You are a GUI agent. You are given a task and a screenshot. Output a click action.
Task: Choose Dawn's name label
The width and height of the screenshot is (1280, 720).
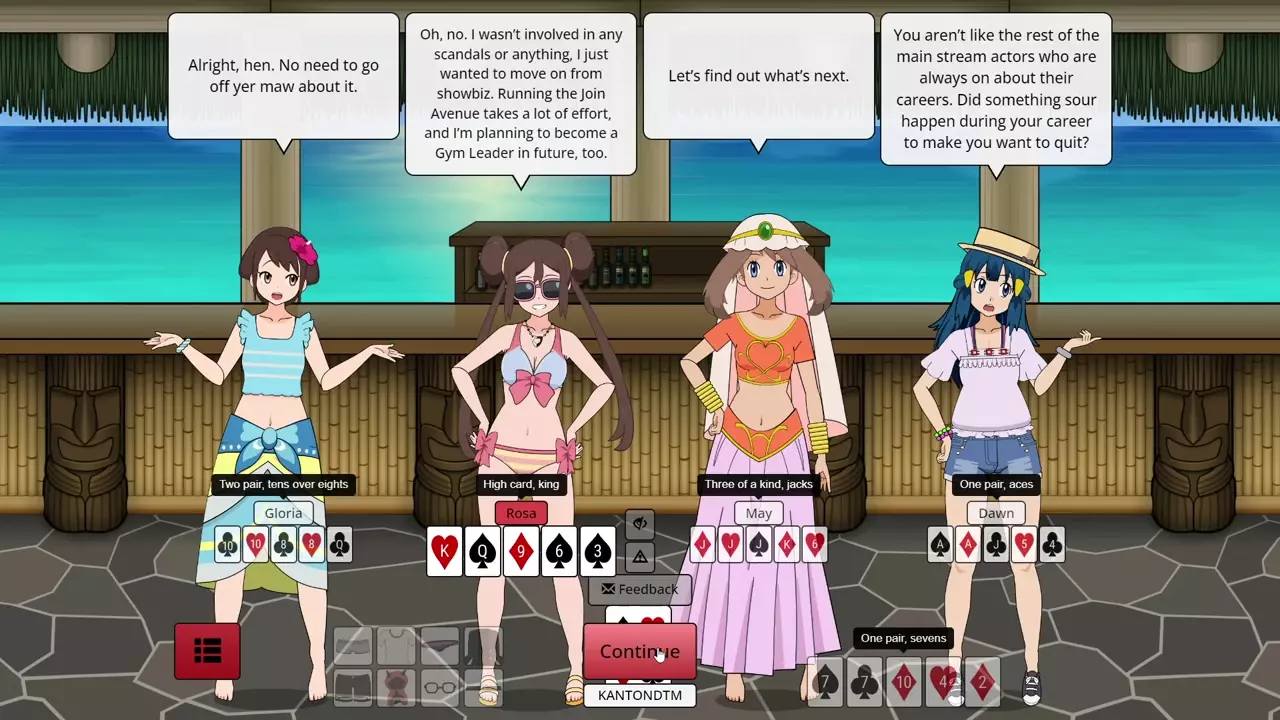(x=996, y=513)
